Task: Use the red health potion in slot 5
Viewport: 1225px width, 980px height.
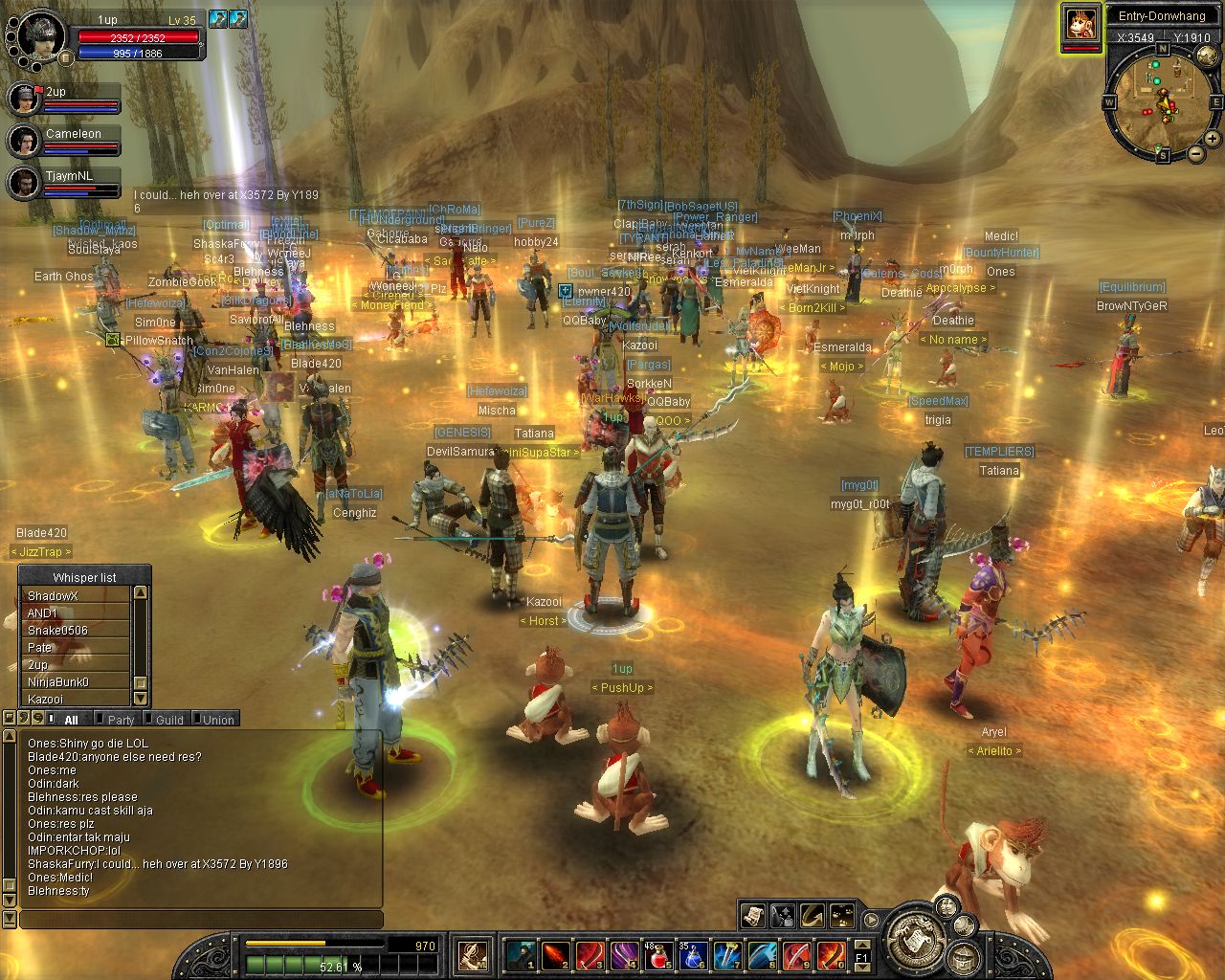Action: coord(659,955)
